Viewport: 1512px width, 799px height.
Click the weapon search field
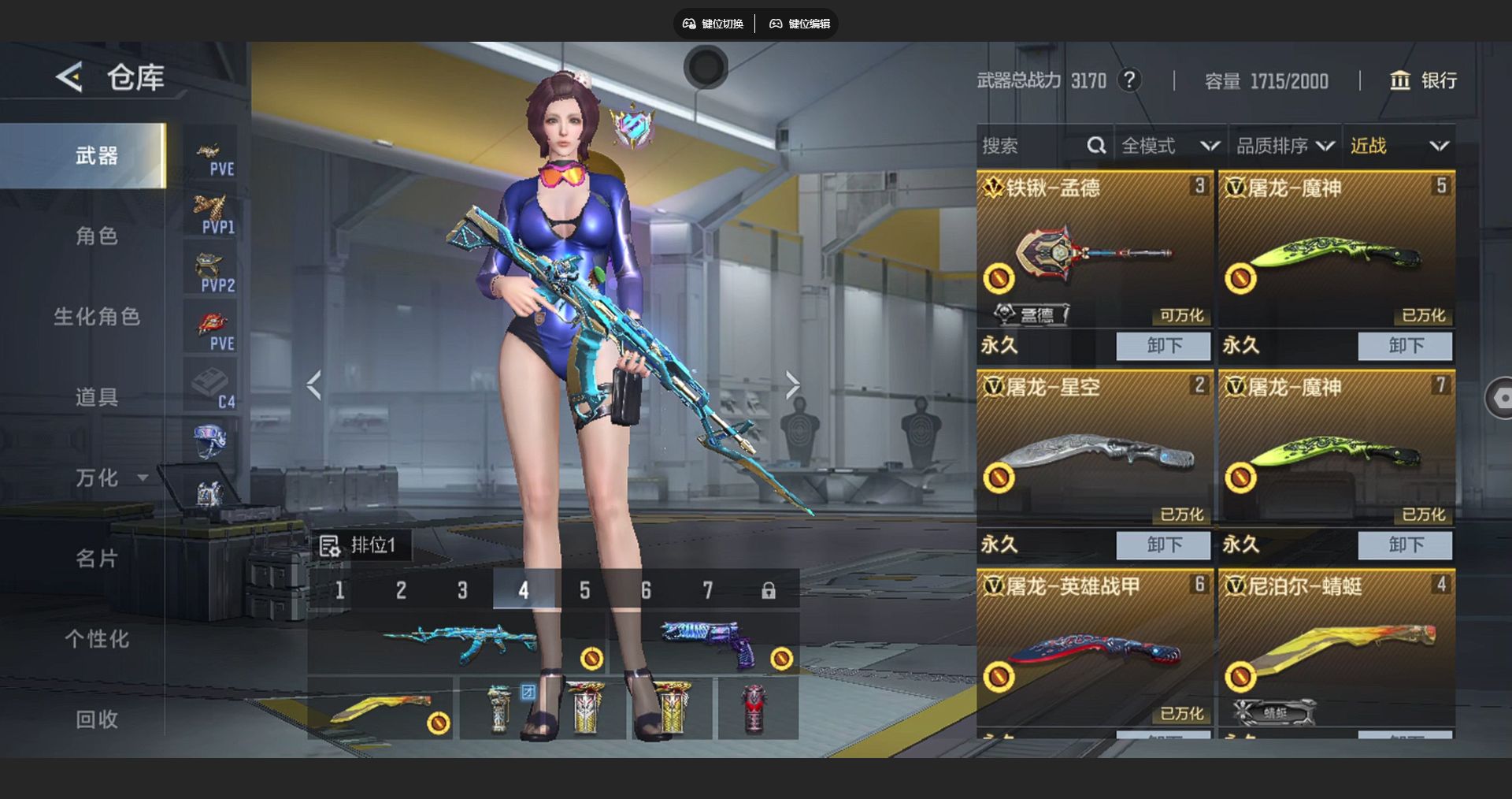coord(1032,146)
